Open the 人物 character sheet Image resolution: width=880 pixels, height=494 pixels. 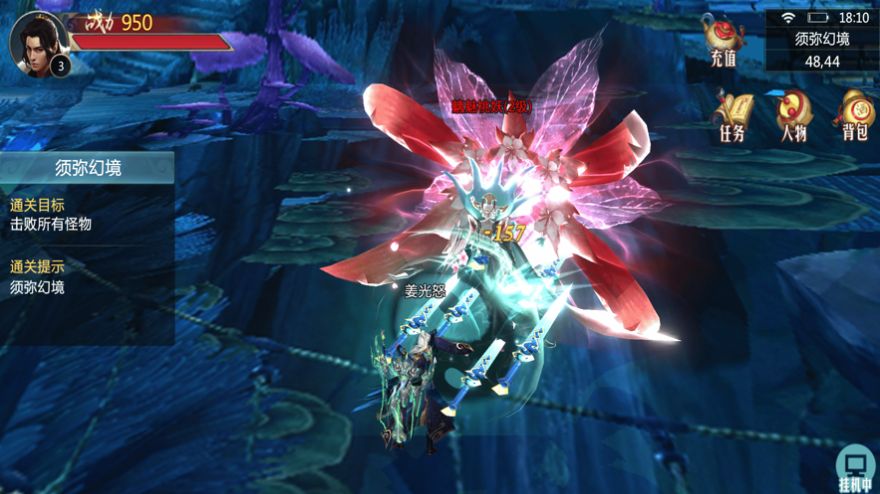point(793,114)
